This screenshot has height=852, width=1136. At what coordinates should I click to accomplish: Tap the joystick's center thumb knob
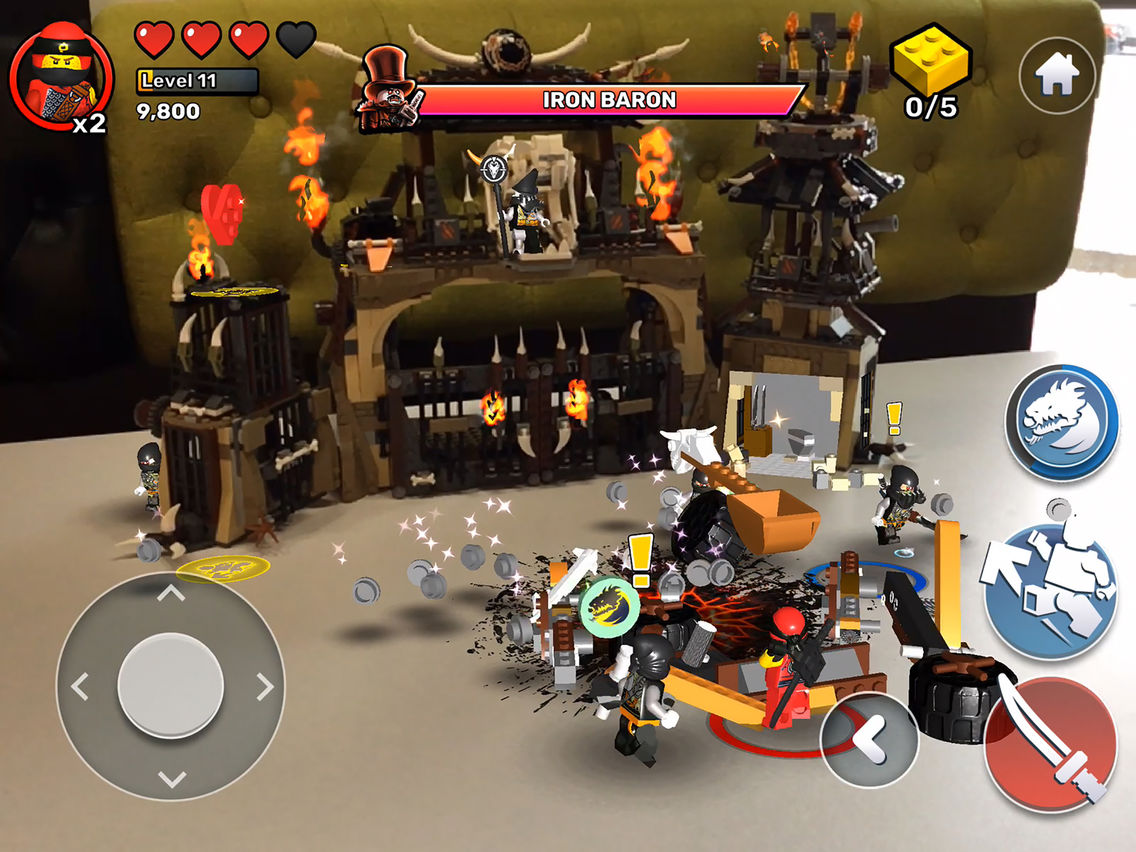tap(171, 686)
